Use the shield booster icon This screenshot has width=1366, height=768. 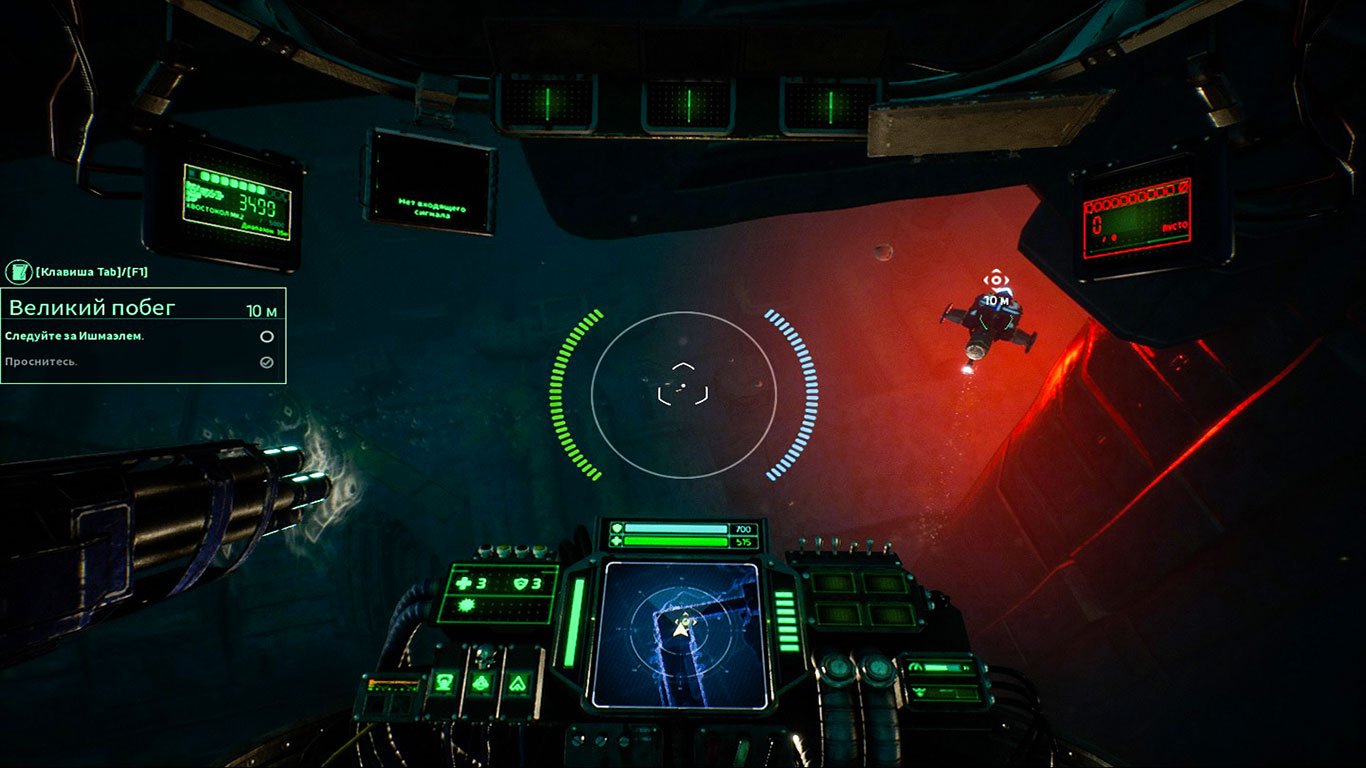coord(519,584)
